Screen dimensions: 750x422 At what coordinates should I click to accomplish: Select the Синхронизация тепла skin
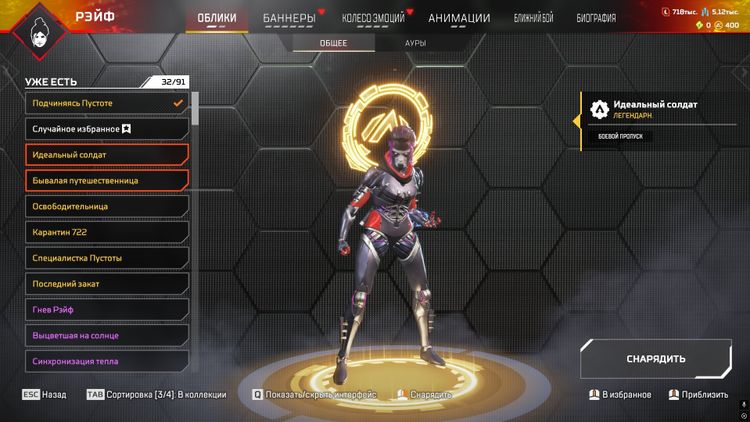(x=107, y=361)
